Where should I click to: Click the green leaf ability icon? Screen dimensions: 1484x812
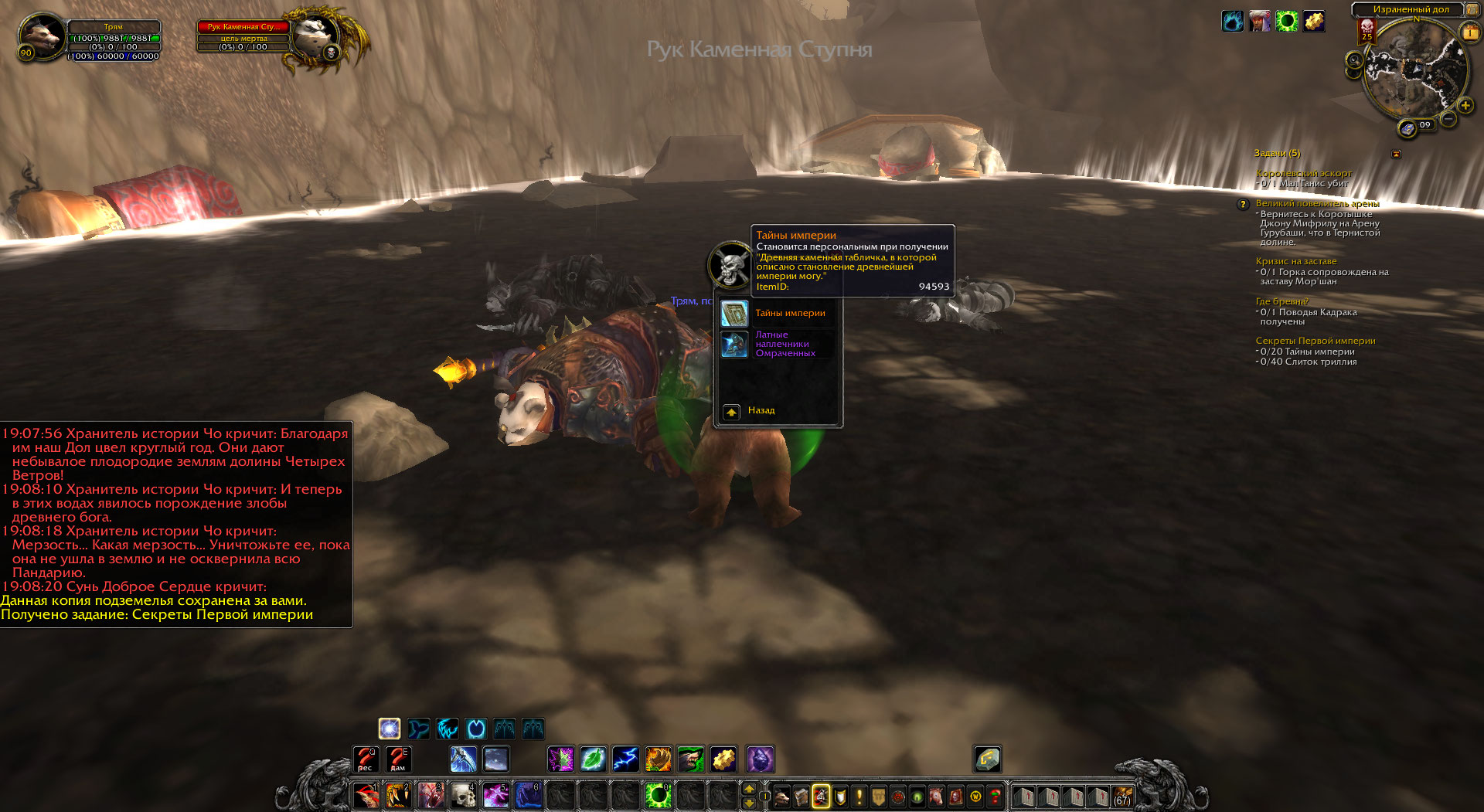click(x=593, y=759)
